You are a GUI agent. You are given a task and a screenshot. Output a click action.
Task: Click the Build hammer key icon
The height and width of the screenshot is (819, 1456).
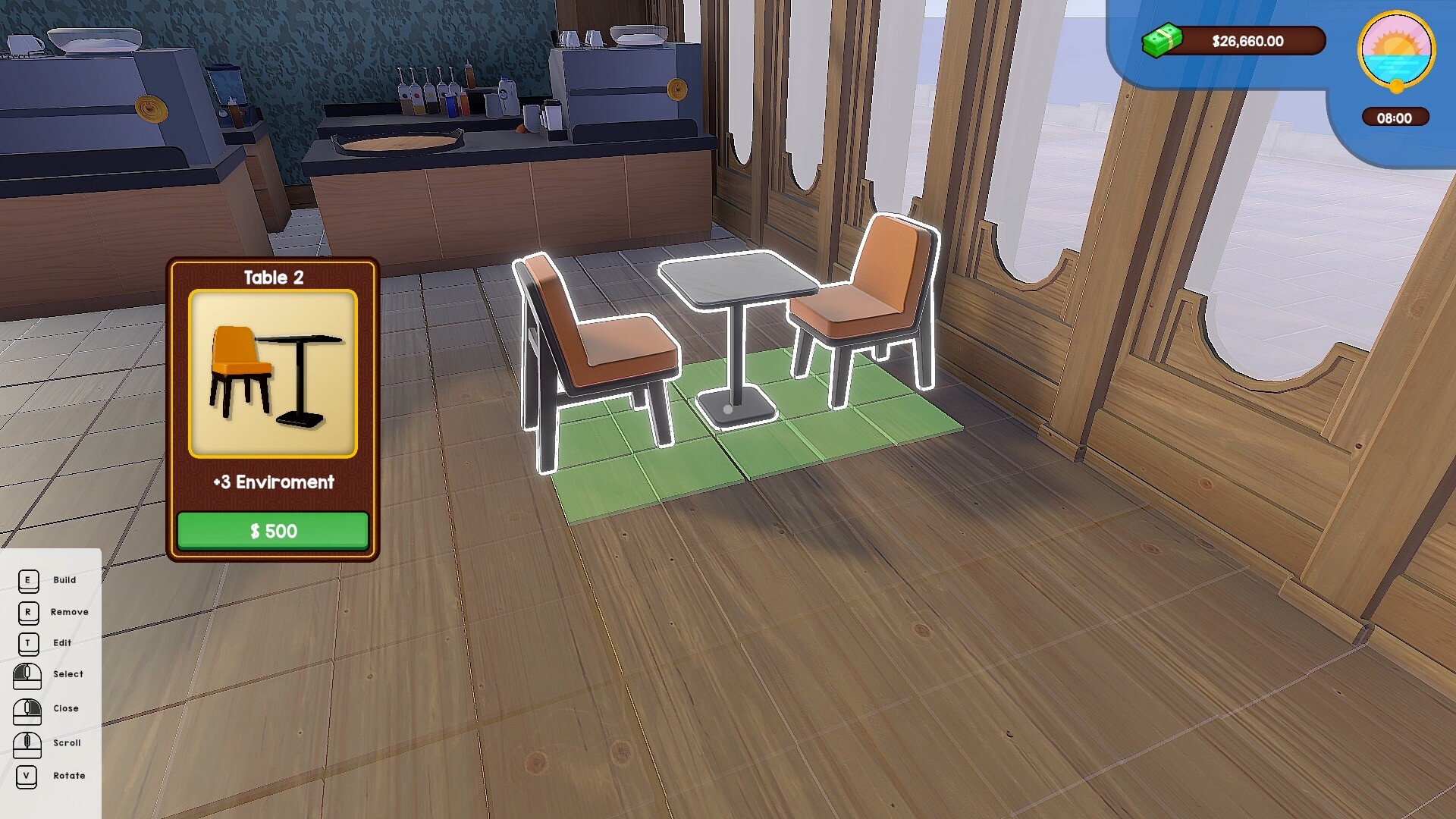pyautogui.click(x=28, y=580)
